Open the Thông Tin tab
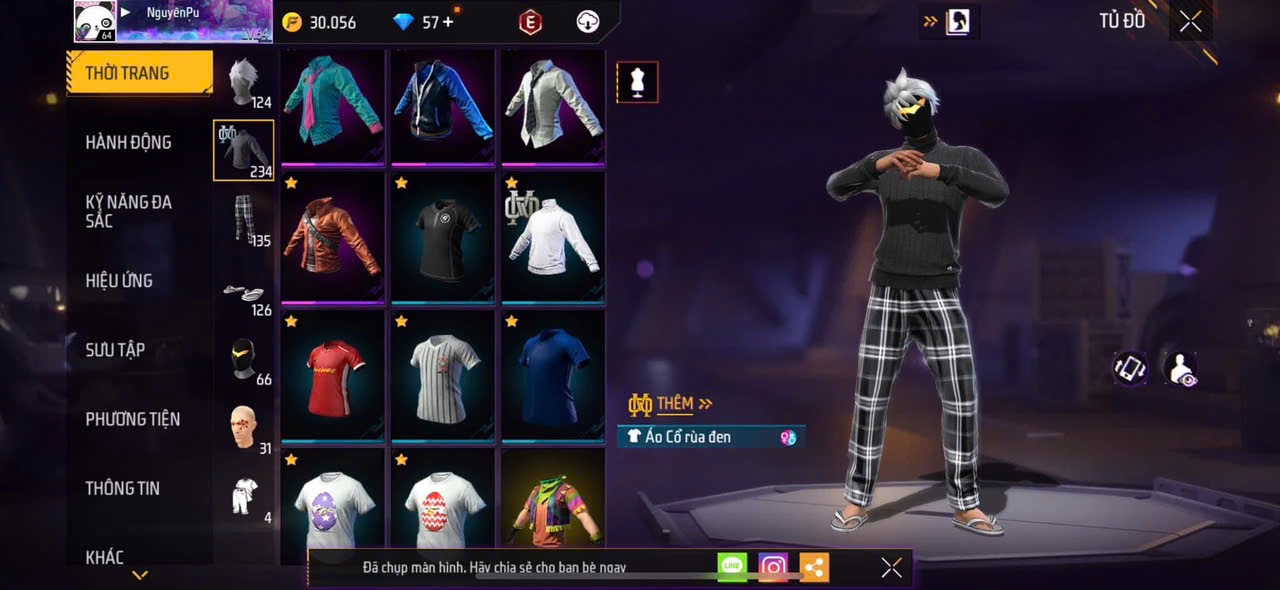The width and height of the screenshot is (1280, 590). tap(122, 488)
